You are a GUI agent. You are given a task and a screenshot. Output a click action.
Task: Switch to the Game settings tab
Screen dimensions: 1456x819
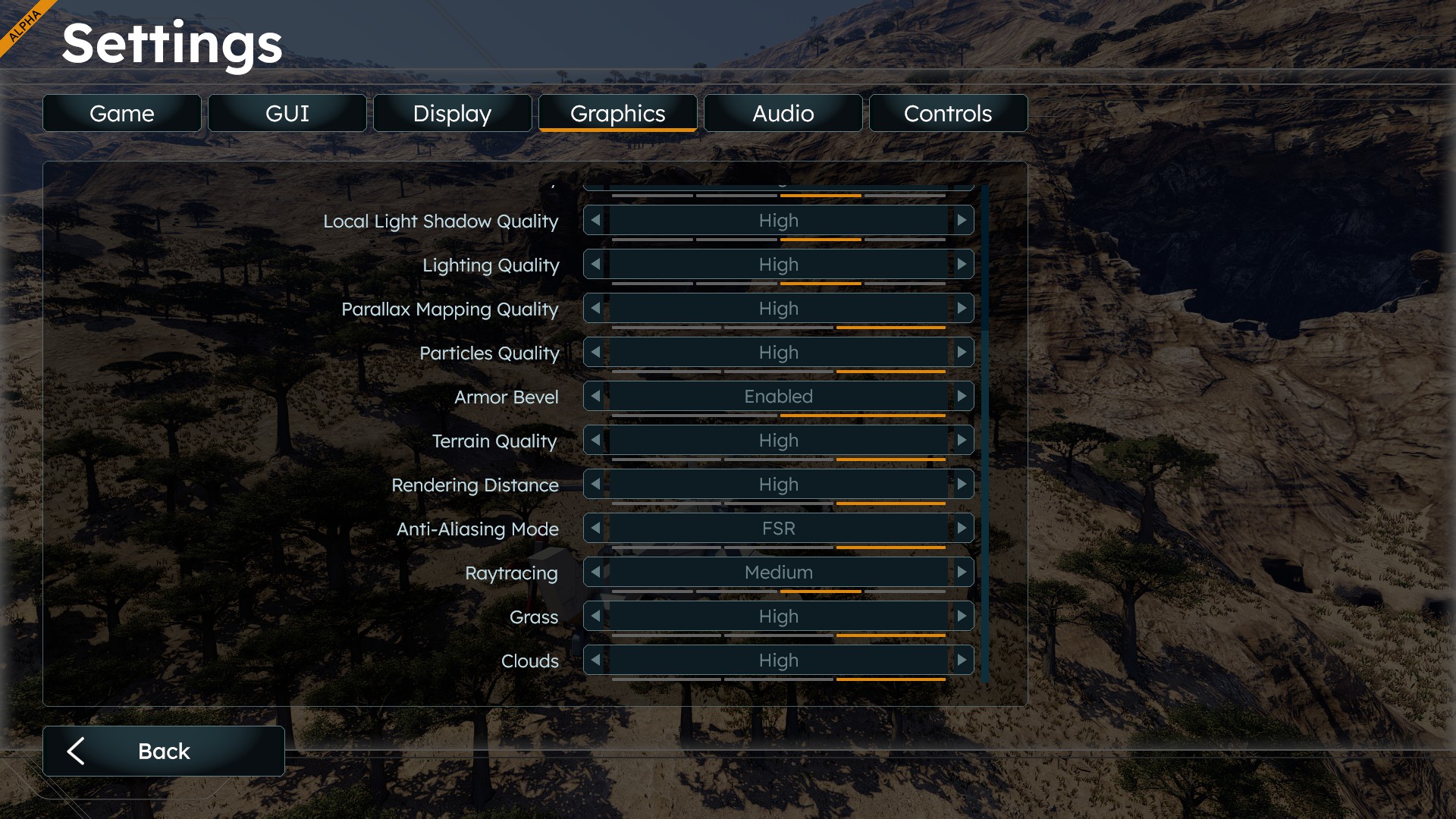pyautogui.click(x=122, y=114)
